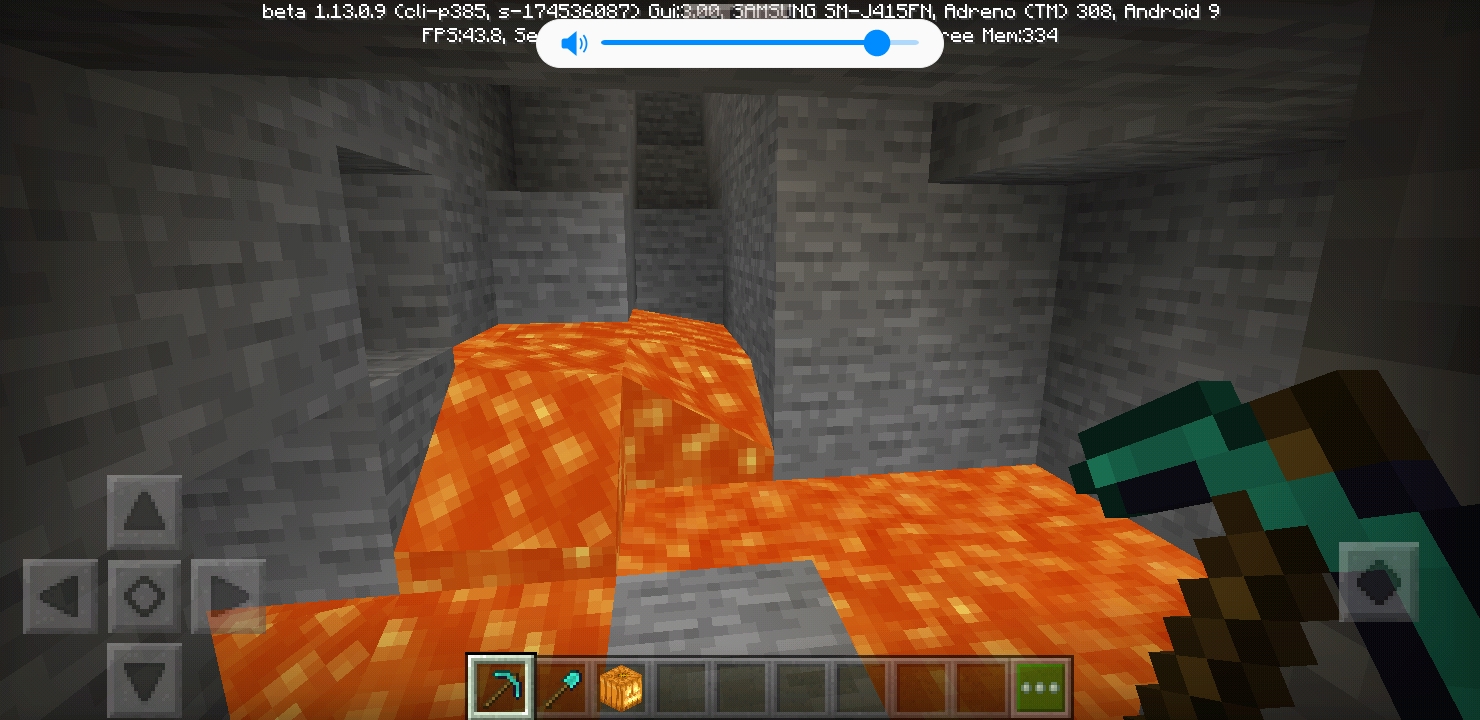Tap the strafe left arrow

61,597
